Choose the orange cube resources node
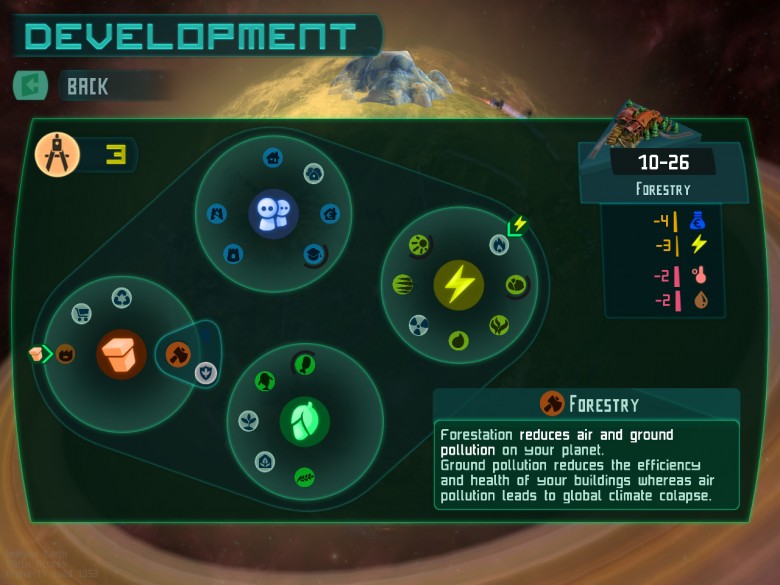This screenshot has width=780, height=585. tap(121, 354)
